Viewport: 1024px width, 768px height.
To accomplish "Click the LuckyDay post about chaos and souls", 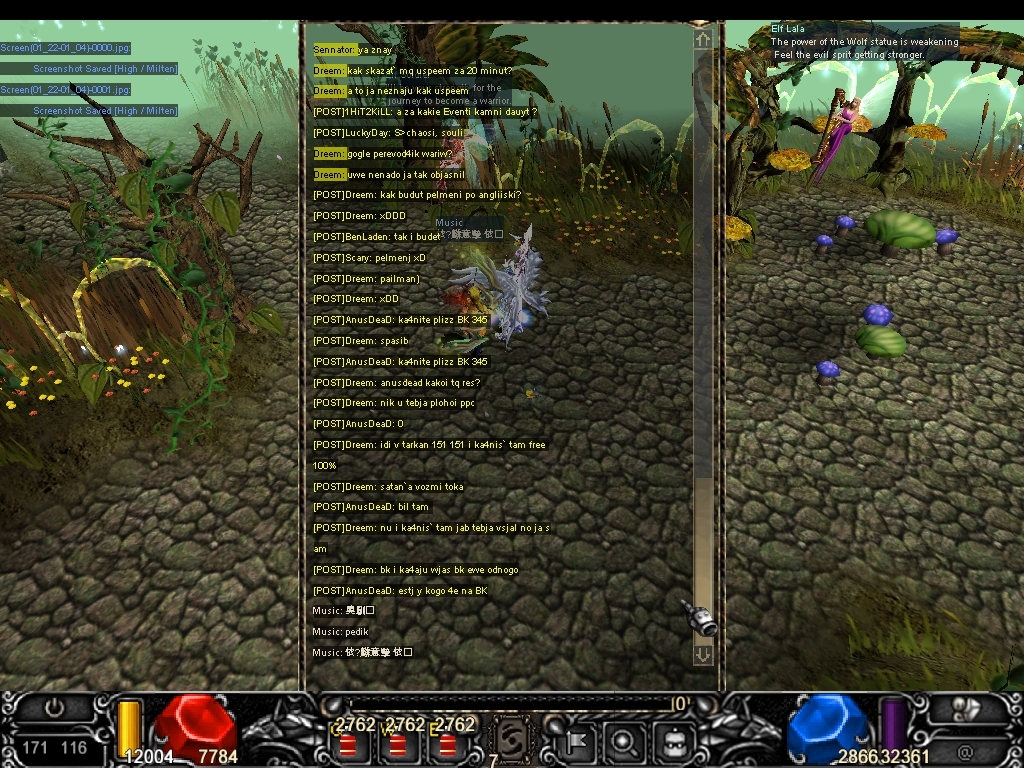I will [388, 133].
